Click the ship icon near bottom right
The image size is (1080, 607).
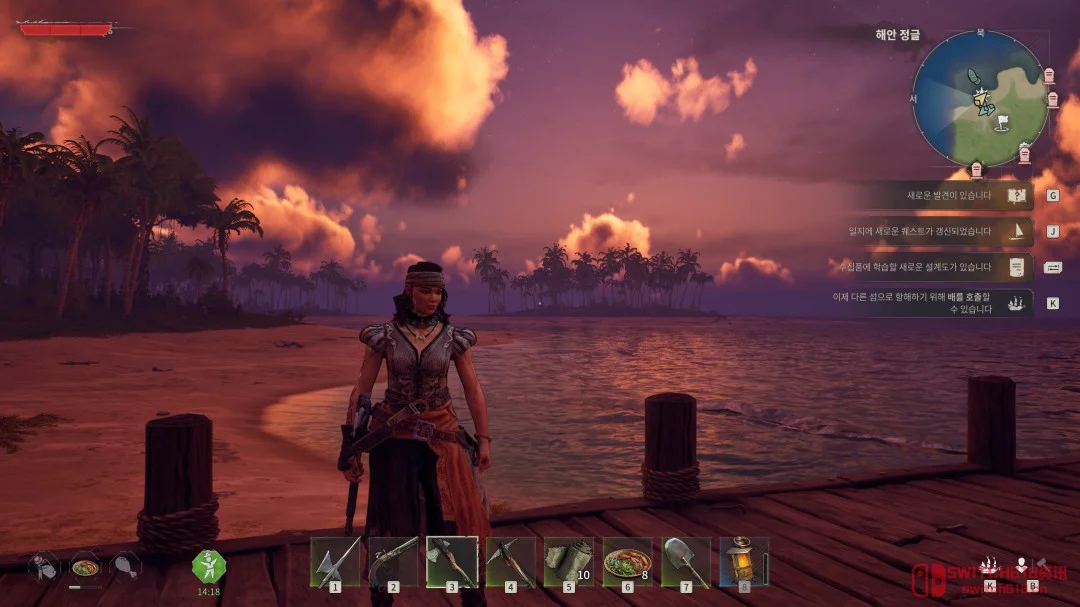click(989, 567)
